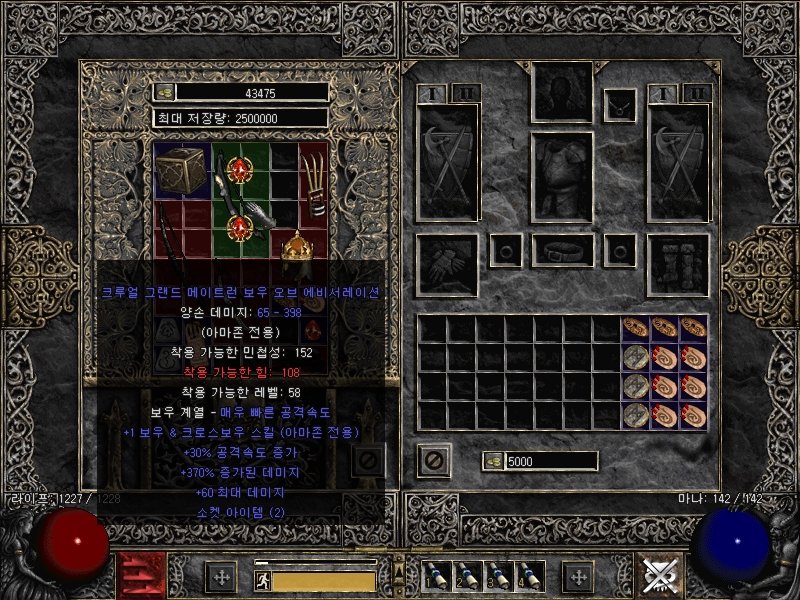Switch to weapon set II on right
The height and width of the screenshot is (600, 800).
tap(698, 94)
